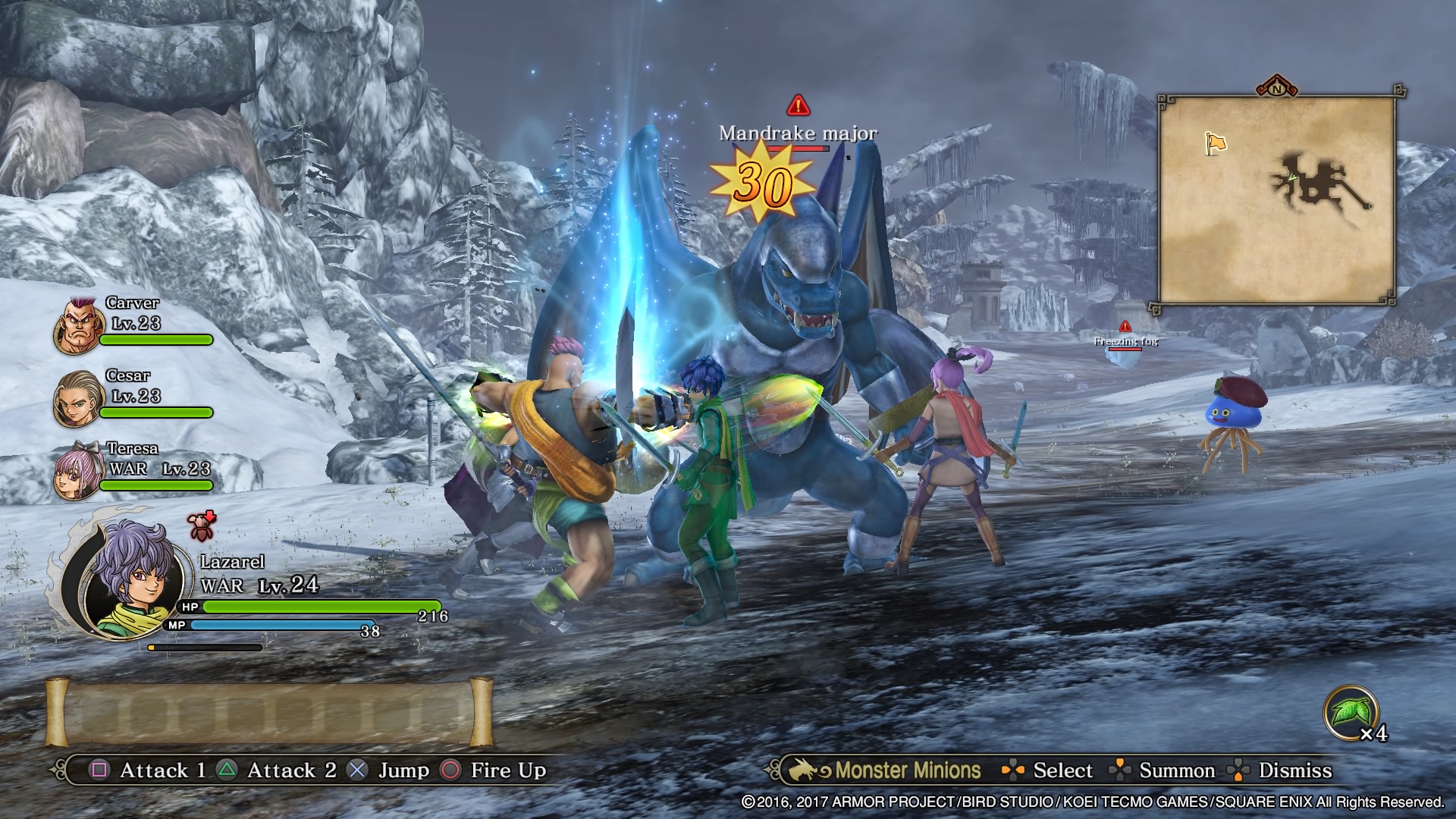The width and height of the screenshot is (1456, 819).
Task: Click Lazarel's character portrait
Action: [x=135, y=578]
